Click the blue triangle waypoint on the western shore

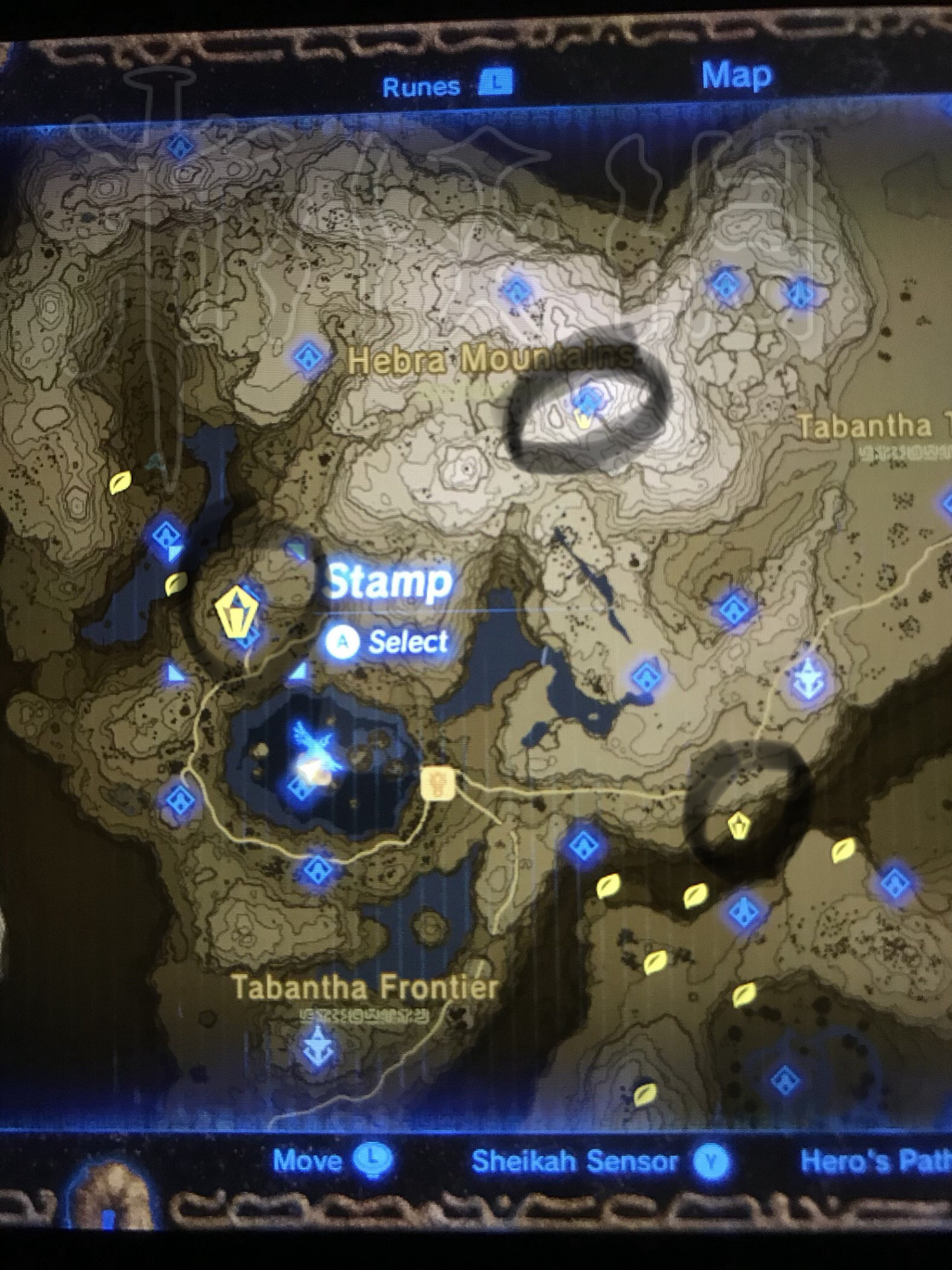pyautogui.click(x=170, y=672)
